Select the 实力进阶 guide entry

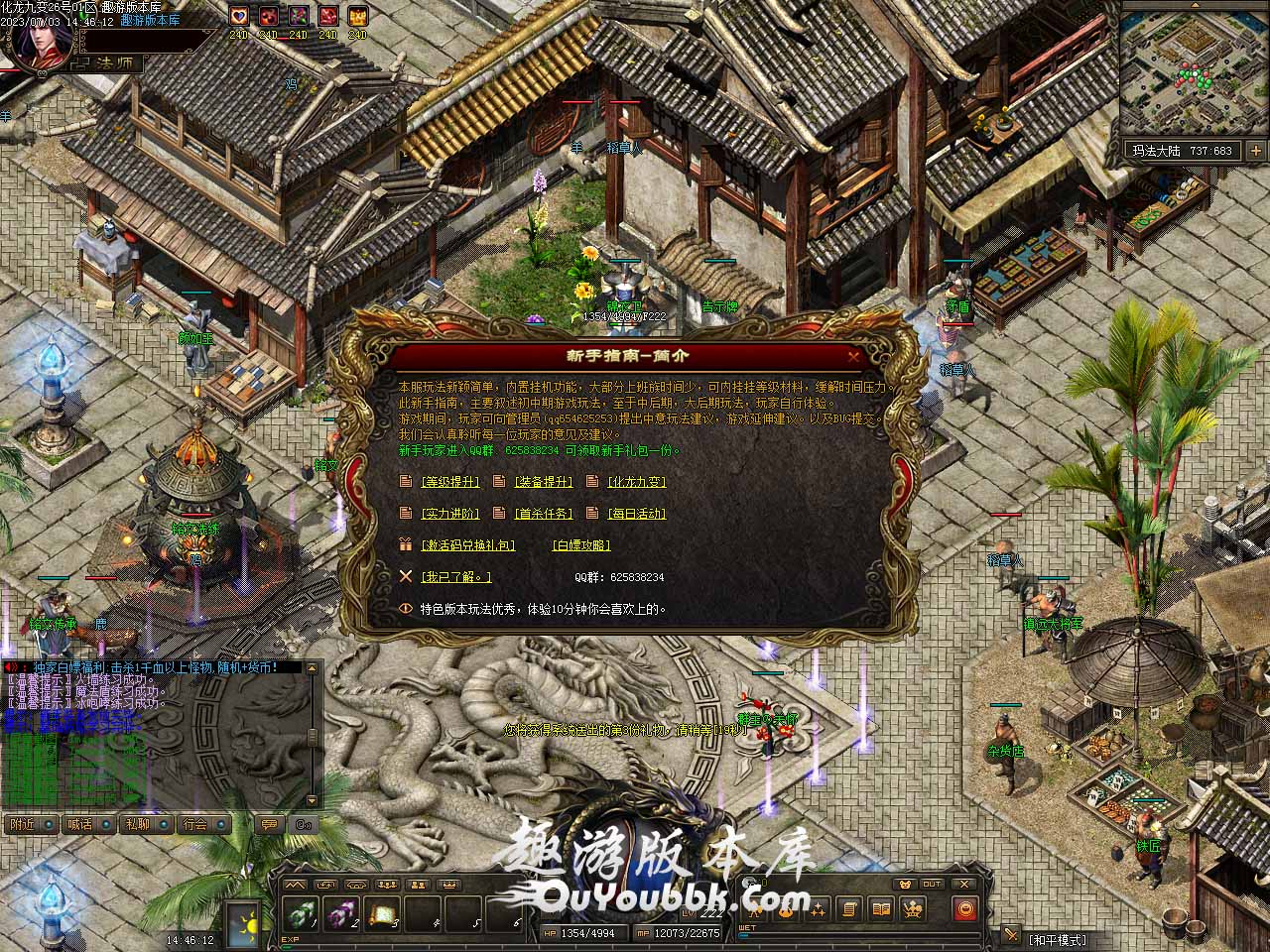coord(450,514)
